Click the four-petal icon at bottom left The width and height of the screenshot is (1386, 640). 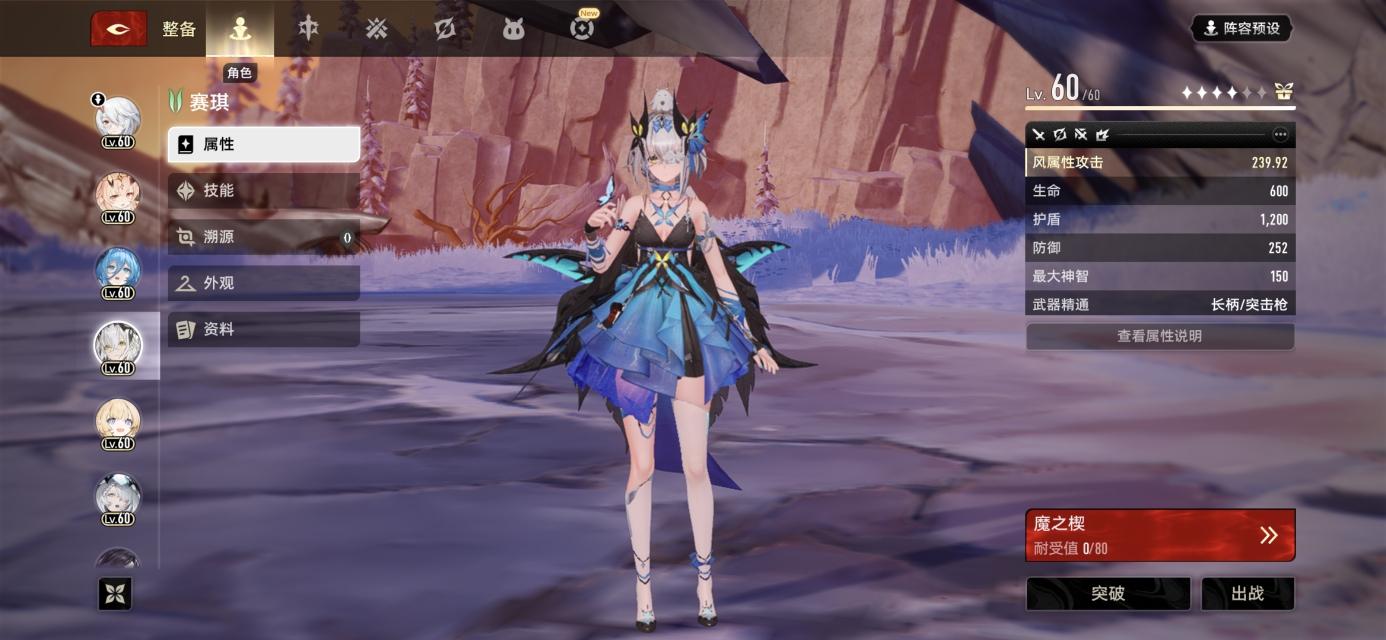tap(115, 594)
